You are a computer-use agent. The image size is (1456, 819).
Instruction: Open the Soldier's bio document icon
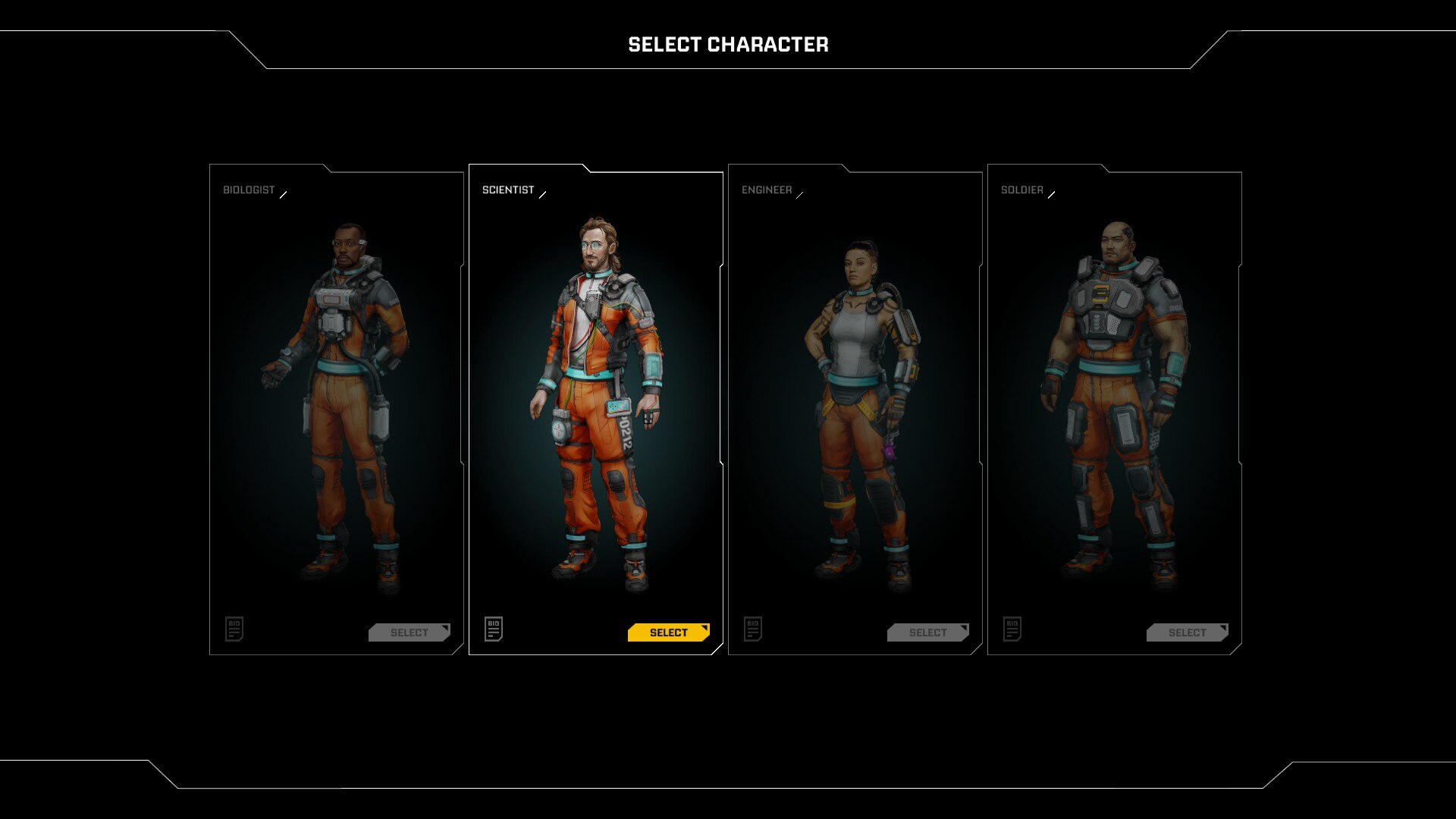pos(1012,629)
